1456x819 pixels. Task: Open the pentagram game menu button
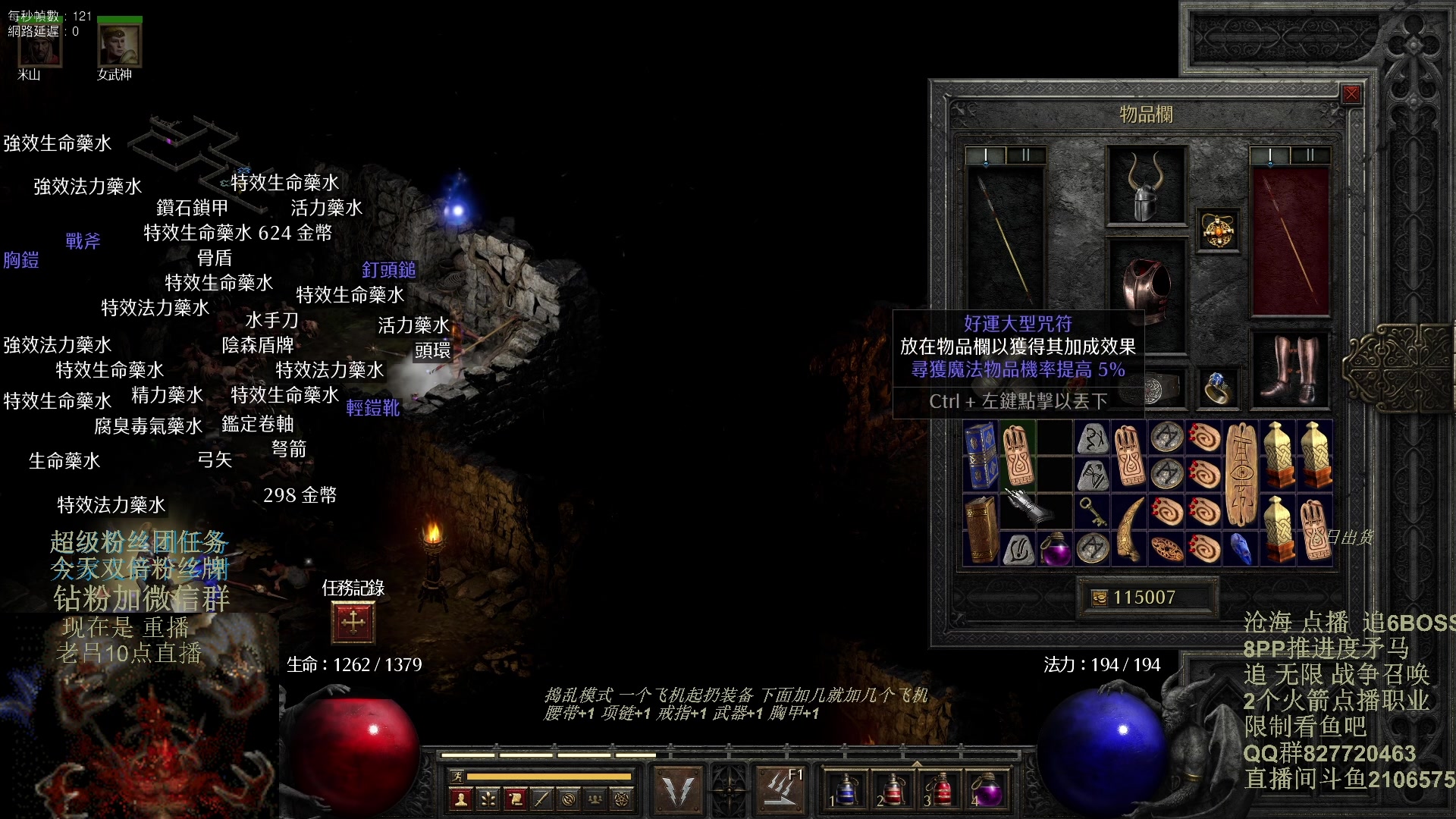[x=622, y=799]
